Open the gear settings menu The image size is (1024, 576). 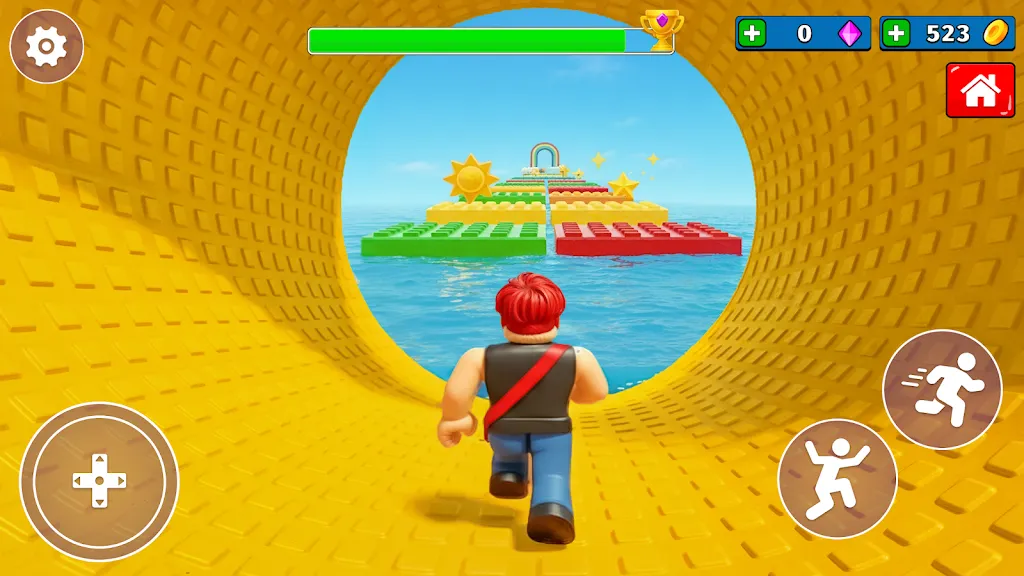point(46,46)
